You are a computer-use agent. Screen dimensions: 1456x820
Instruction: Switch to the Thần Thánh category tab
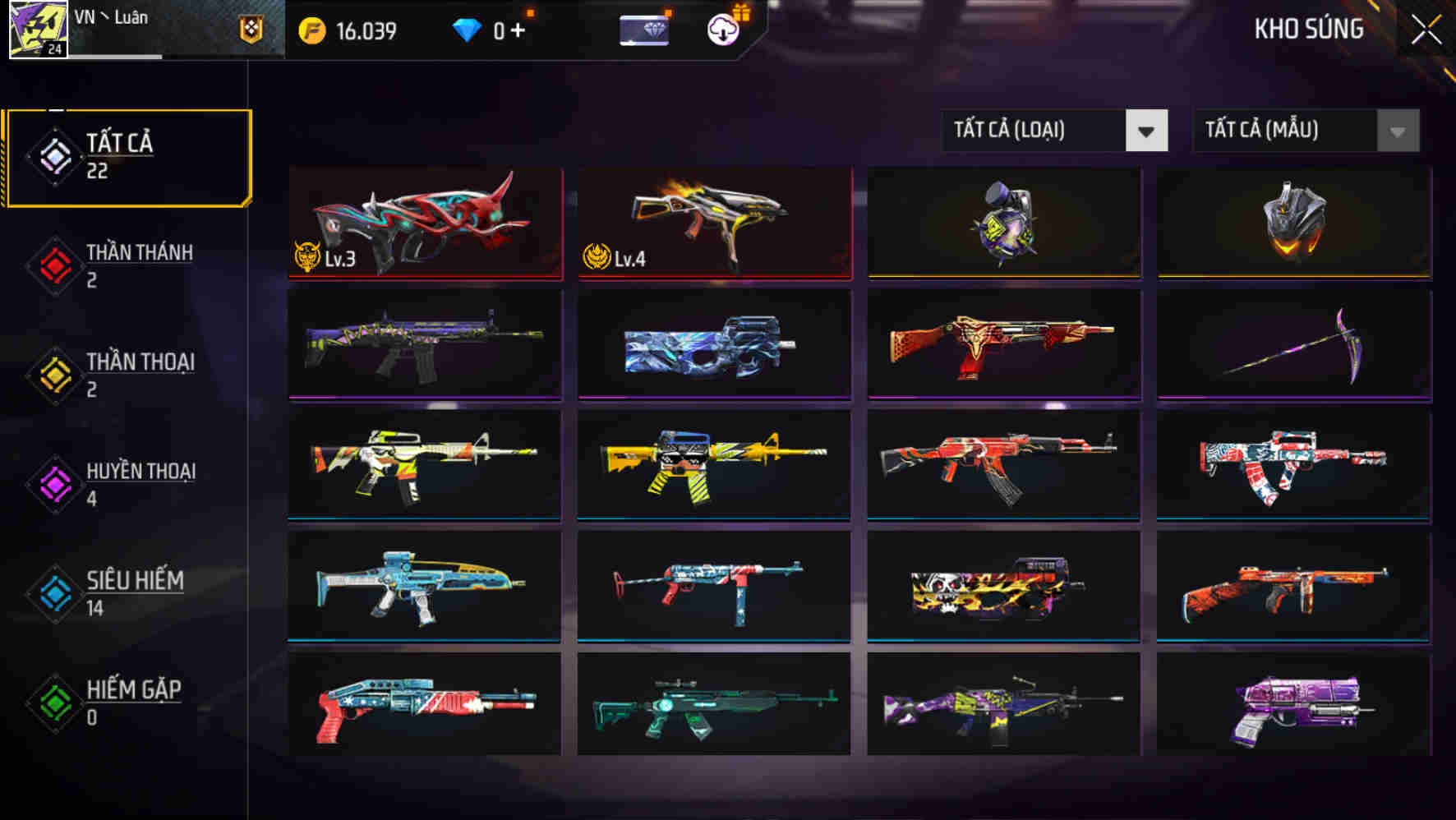(140, 263)
